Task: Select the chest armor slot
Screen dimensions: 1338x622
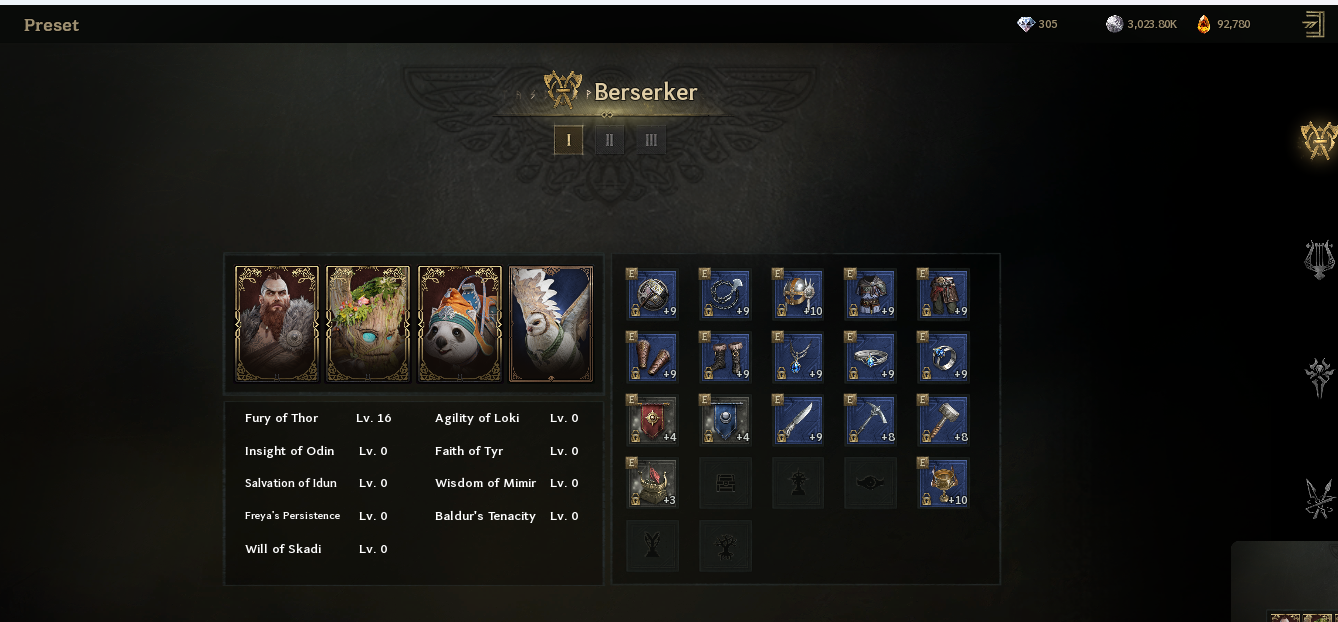Action: [x=871, y=294]
